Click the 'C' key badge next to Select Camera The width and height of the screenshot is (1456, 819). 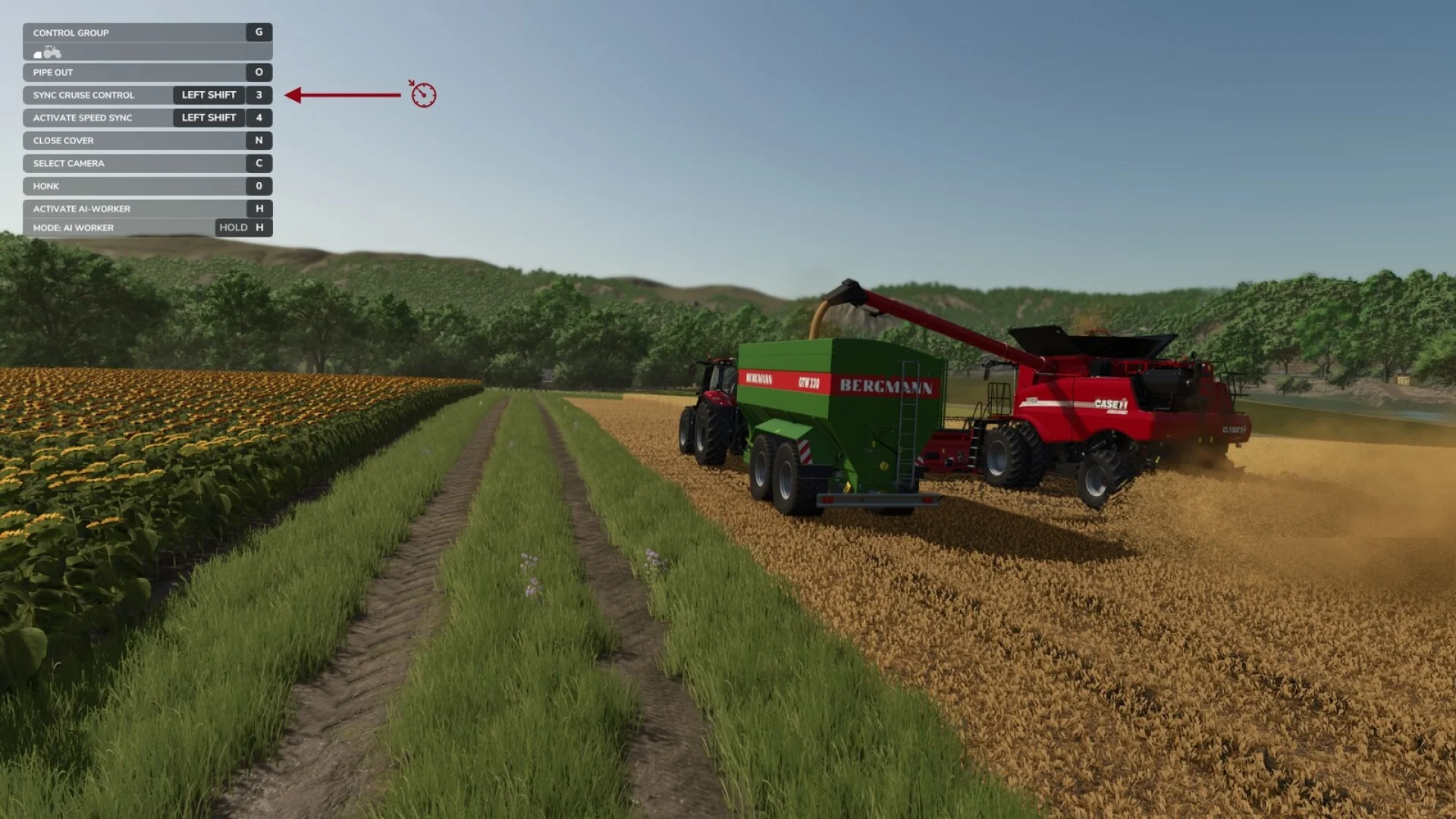(x=259, y=163)
